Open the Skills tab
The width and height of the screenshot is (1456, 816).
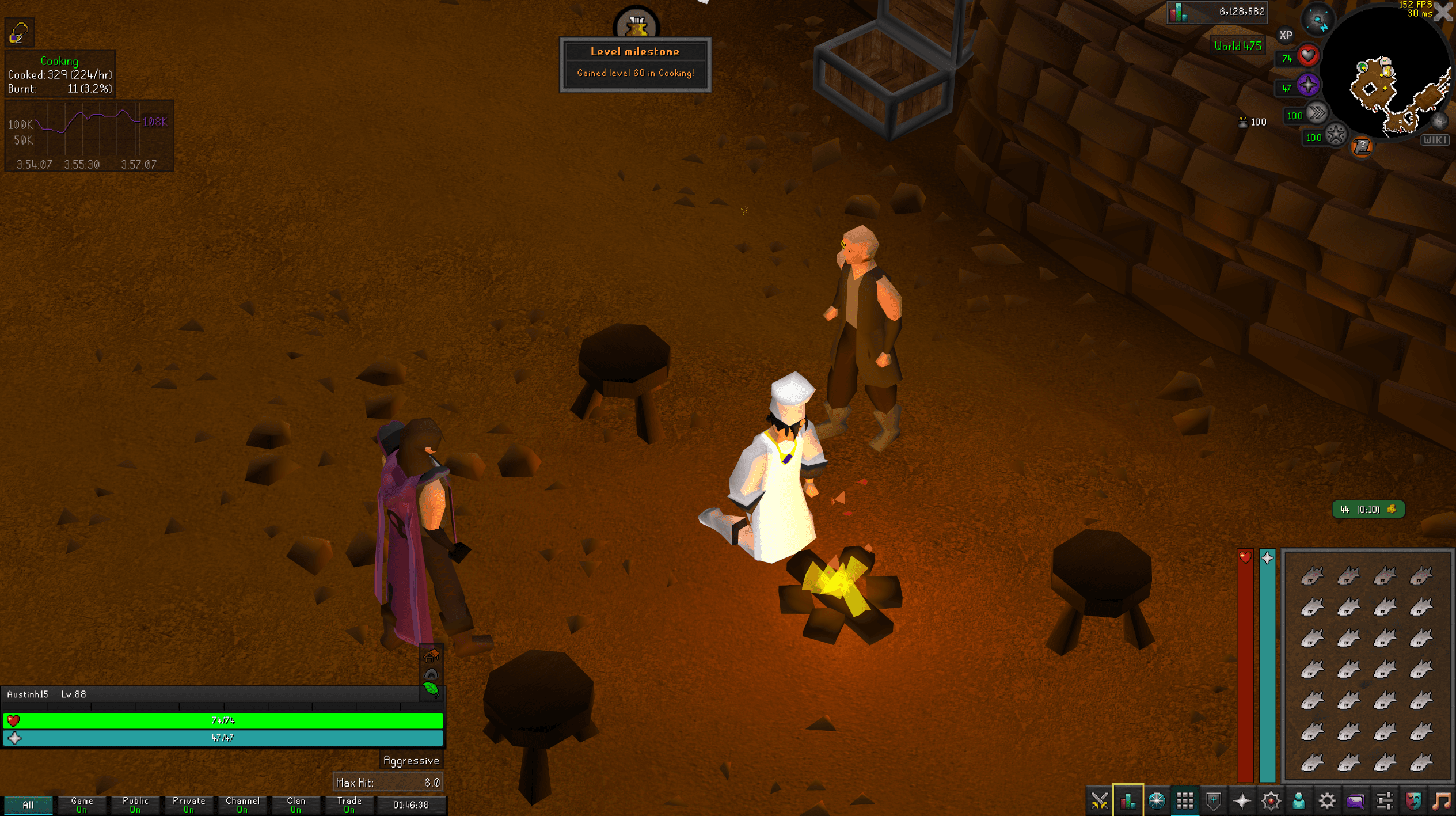(1128, 801)
